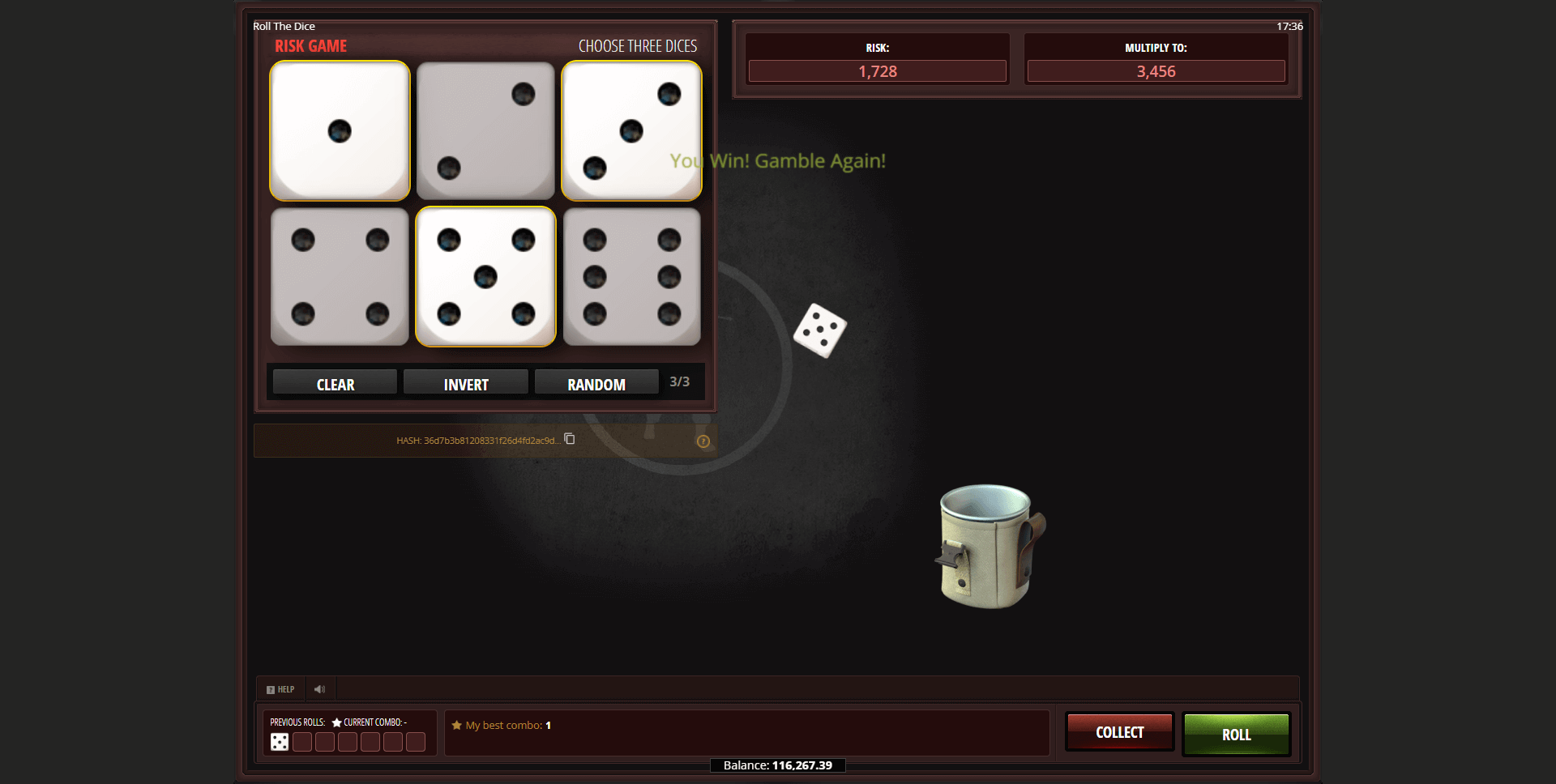Viewport: 1556px width, 784px height.
Task: Invert the chosen dice
Action: (465, 384)
